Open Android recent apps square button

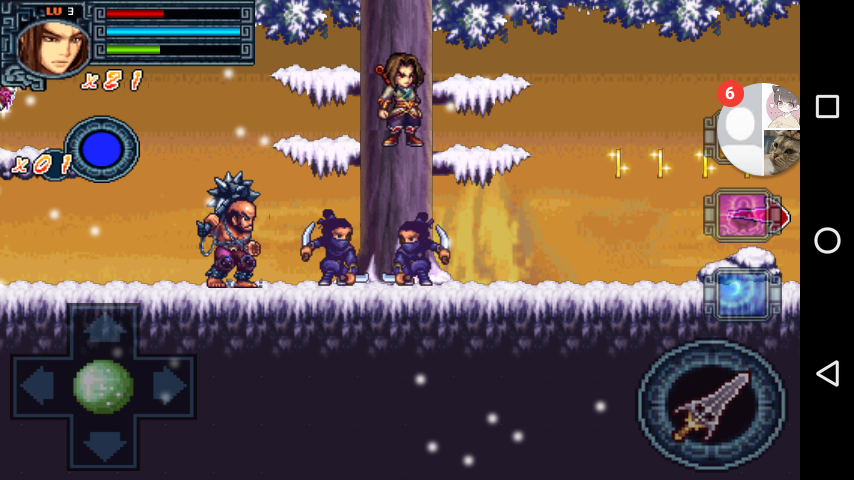[827, 107]
